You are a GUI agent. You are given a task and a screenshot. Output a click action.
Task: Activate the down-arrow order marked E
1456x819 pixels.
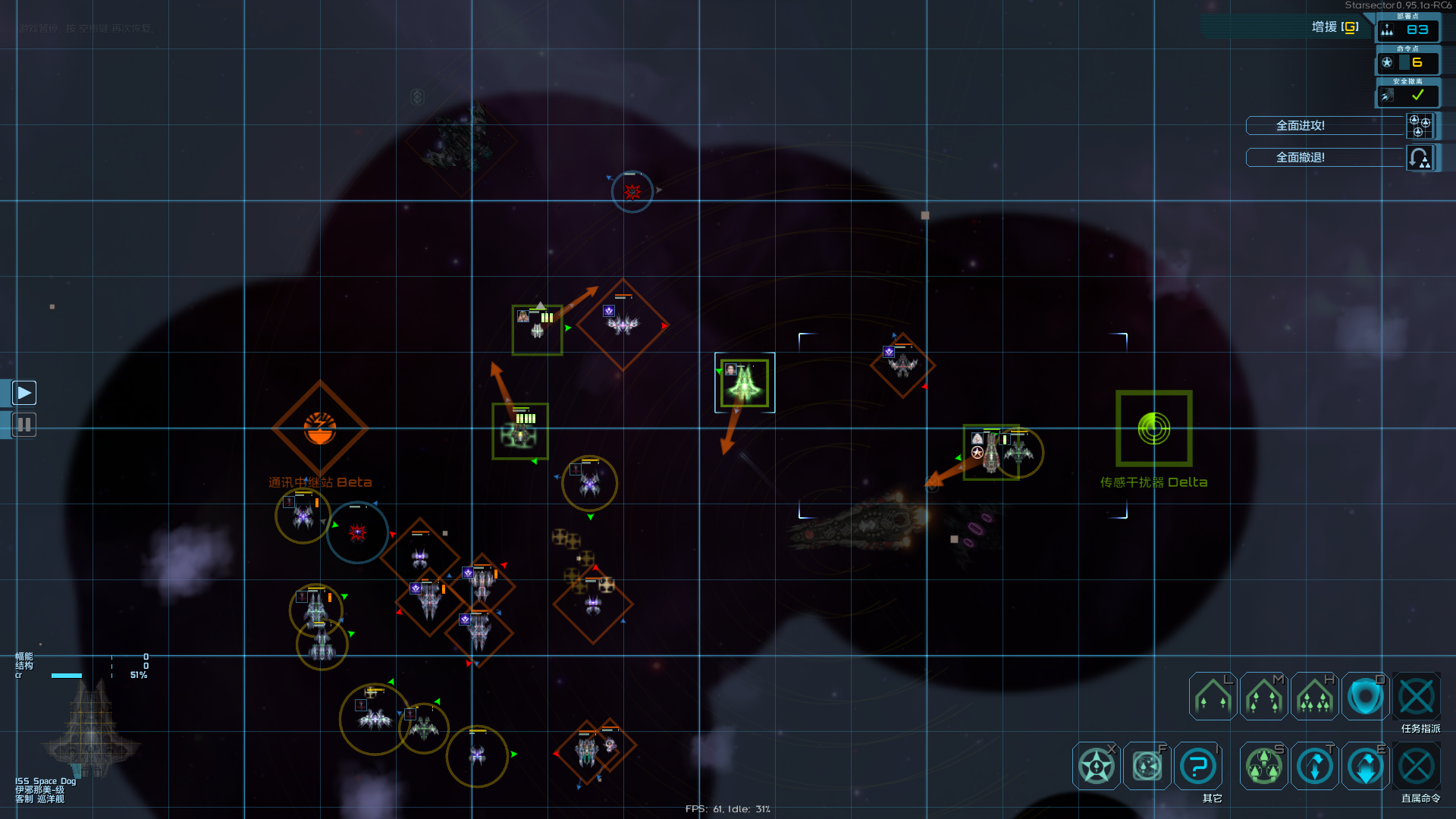point(1365,766)
